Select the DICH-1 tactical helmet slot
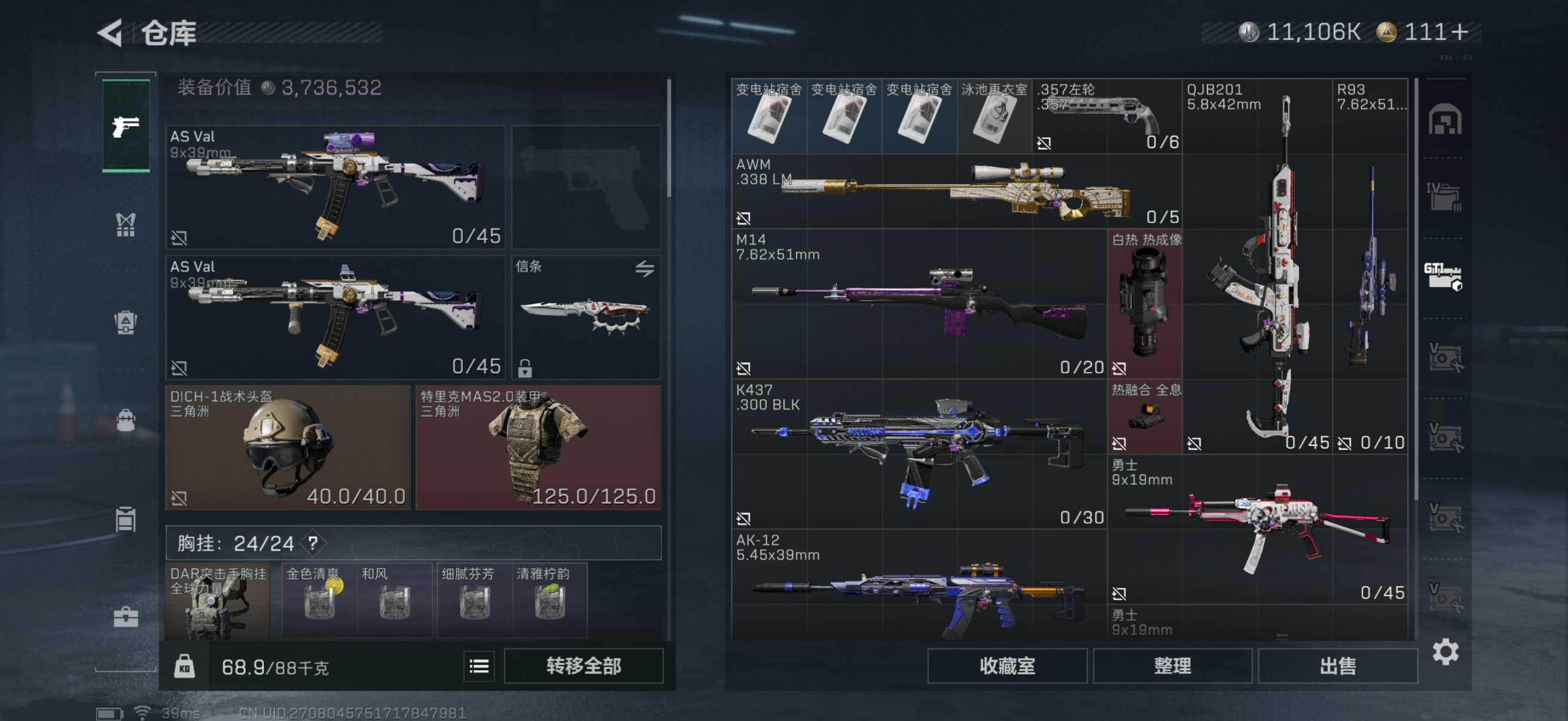 pos(288,447)
